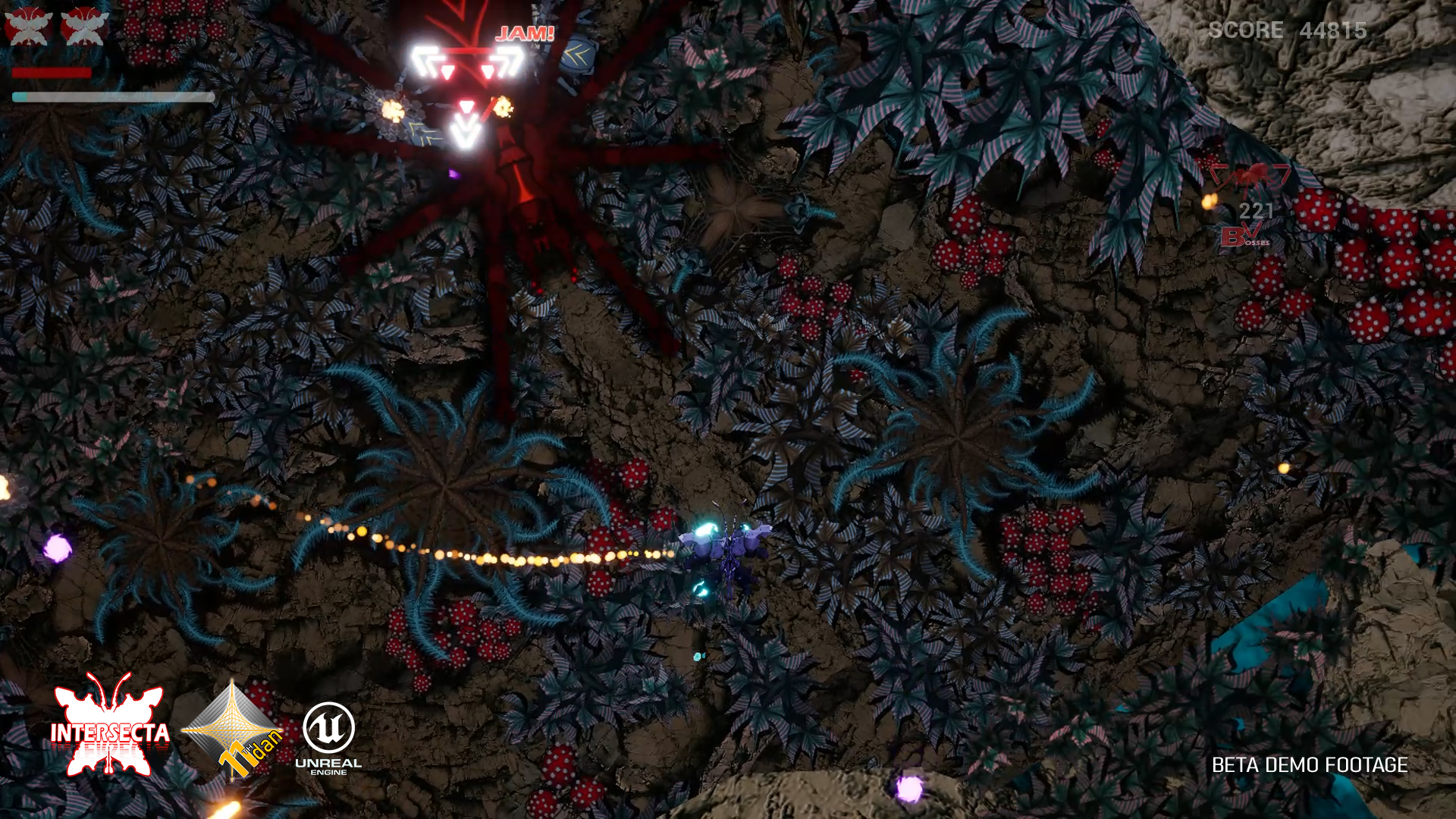This screenshot has width=1456, height=819.
Task: Click the Unreal Engine logo
Action: click(x=328, y=737)
